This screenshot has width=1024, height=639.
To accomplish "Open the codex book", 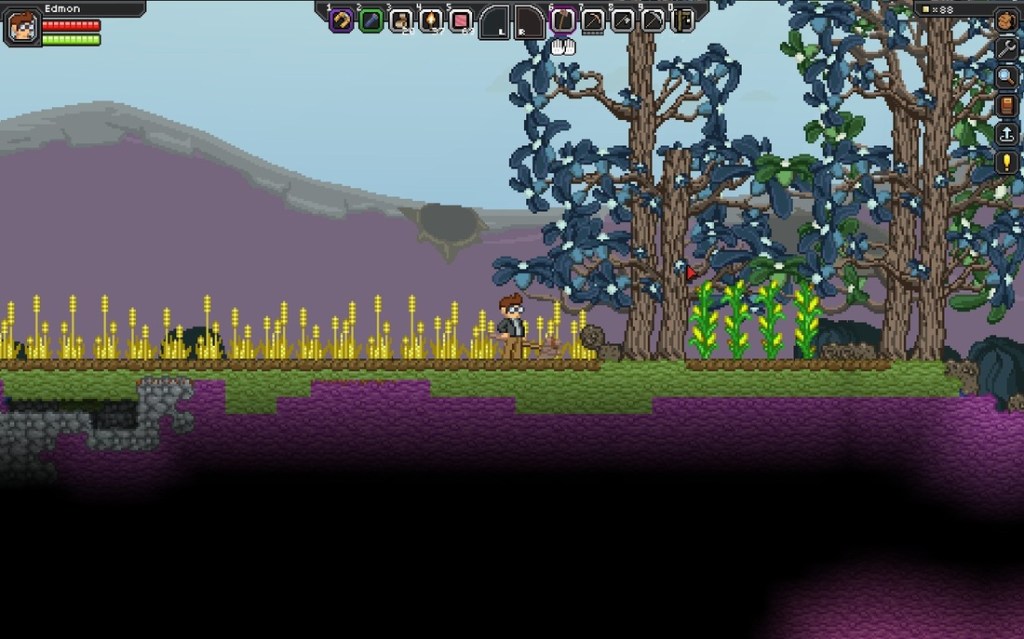I will tap(1005, 105).
